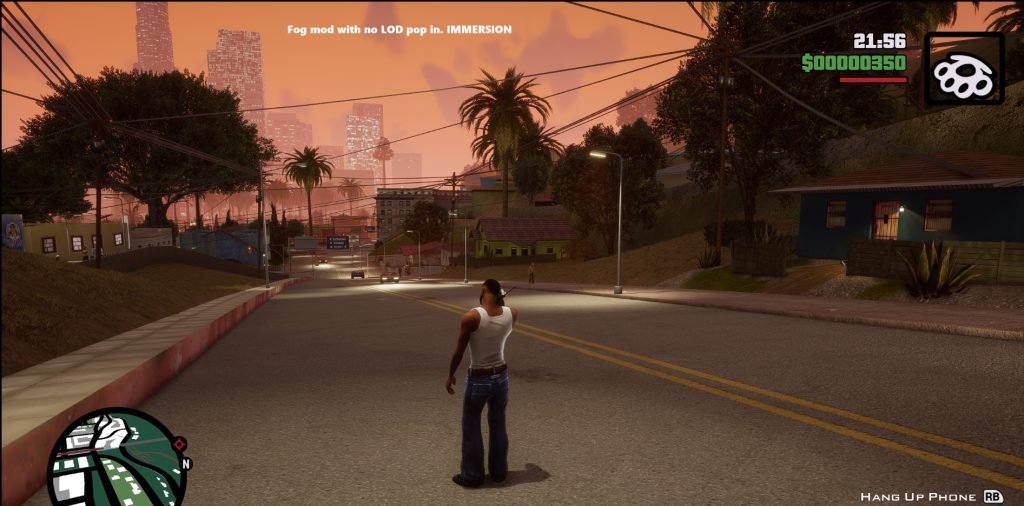Click the north marker on the minimap

tap(186, 464)
